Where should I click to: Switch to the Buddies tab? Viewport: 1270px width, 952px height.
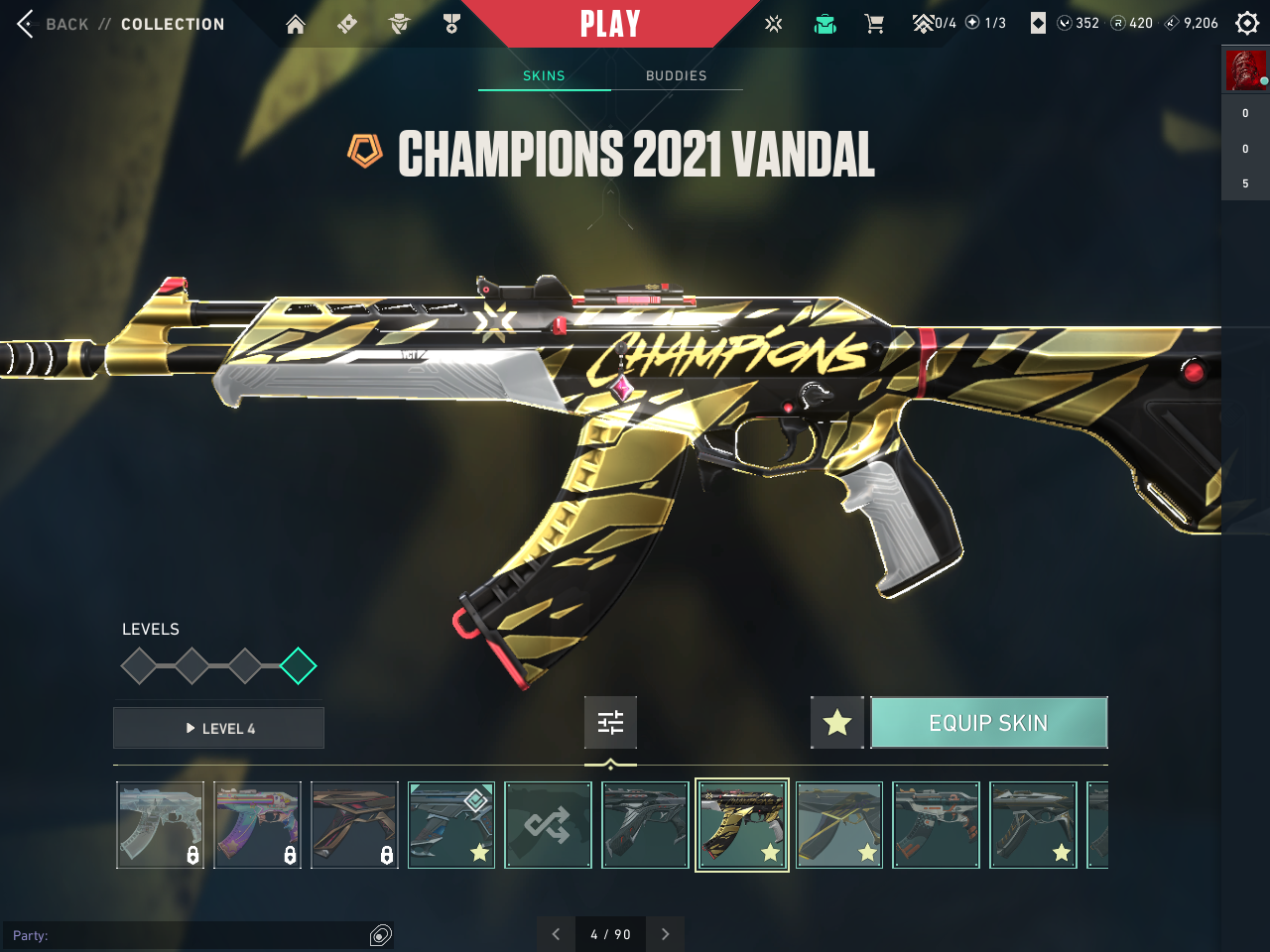[676, 75]
